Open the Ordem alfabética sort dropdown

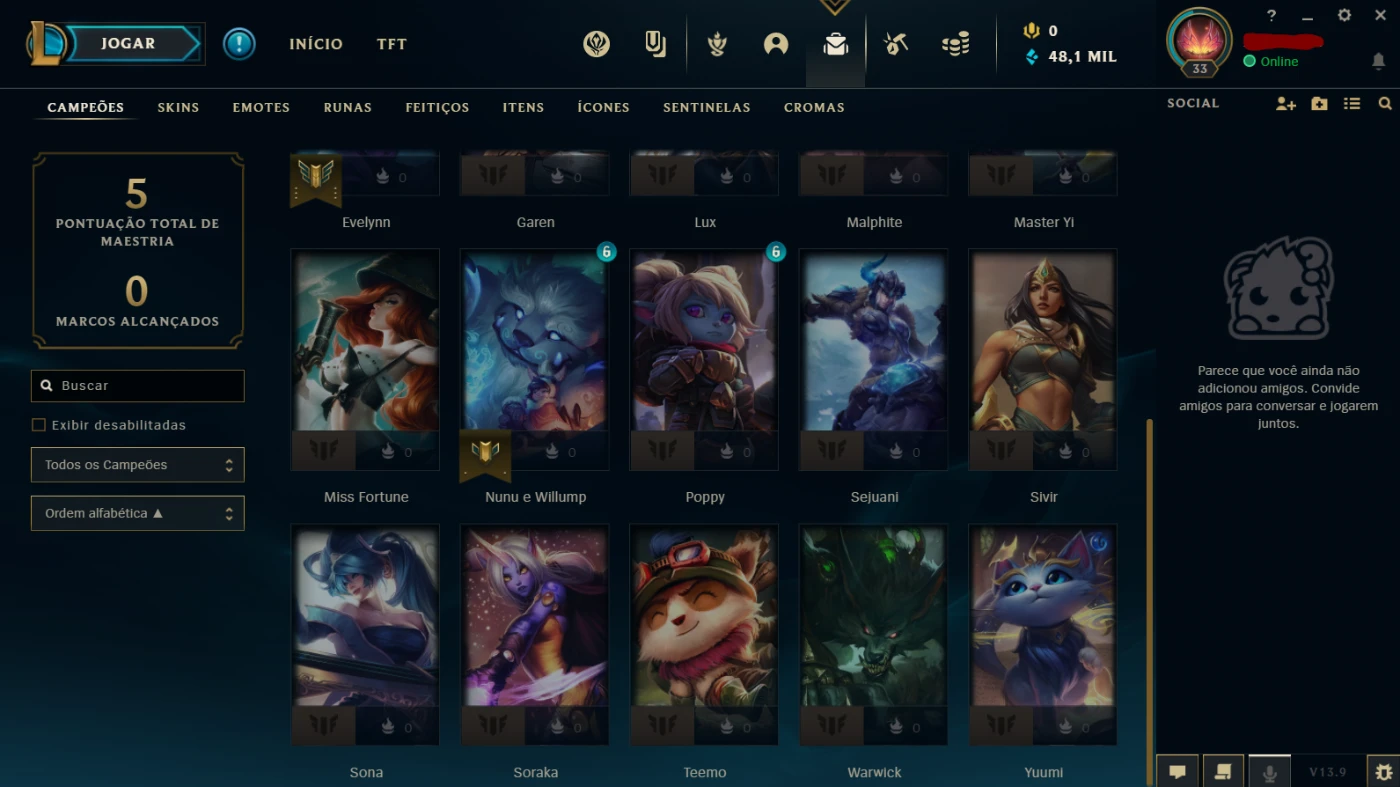137,513
